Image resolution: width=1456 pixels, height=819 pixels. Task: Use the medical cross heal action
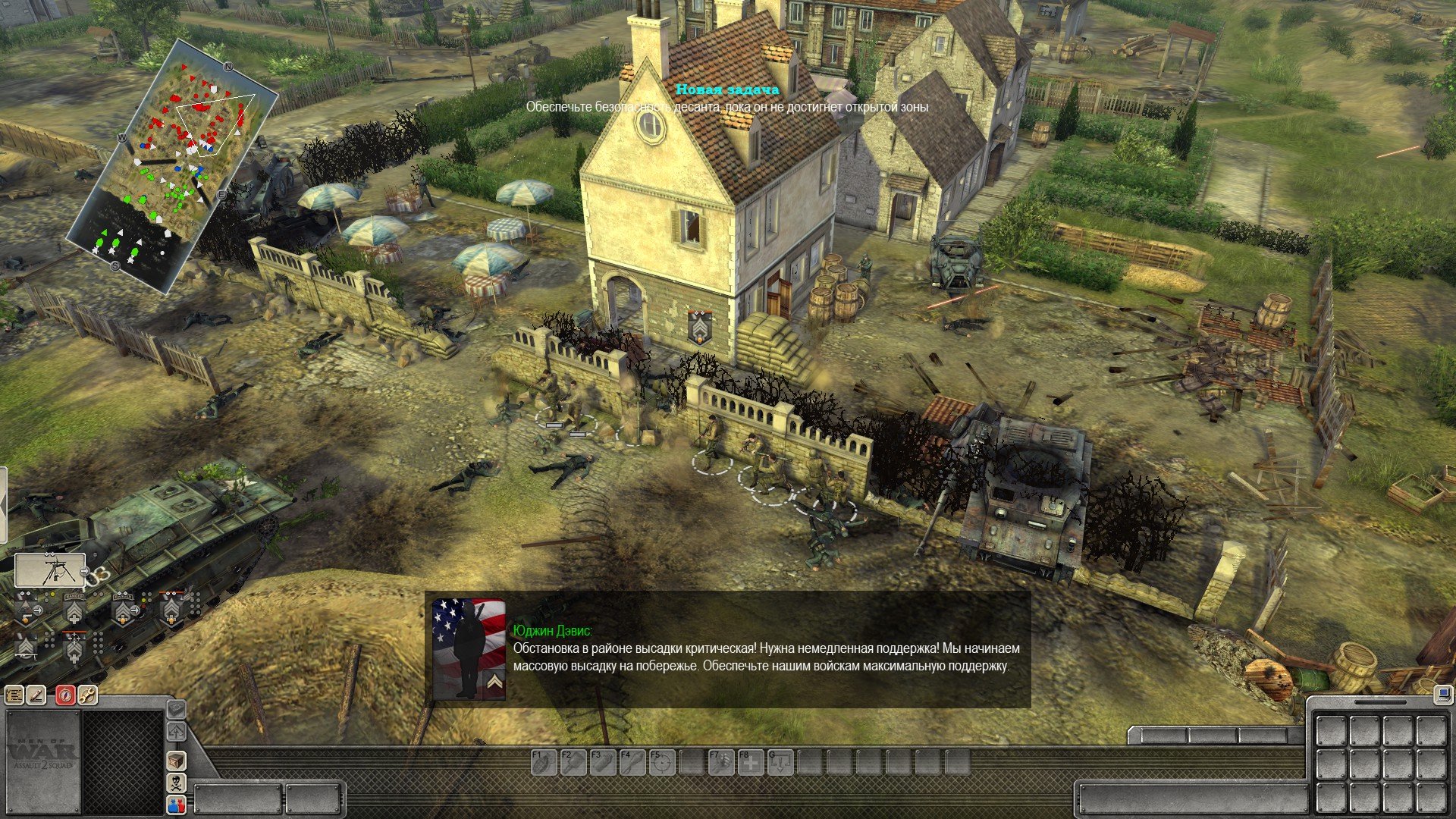click(x=751, y=761)
